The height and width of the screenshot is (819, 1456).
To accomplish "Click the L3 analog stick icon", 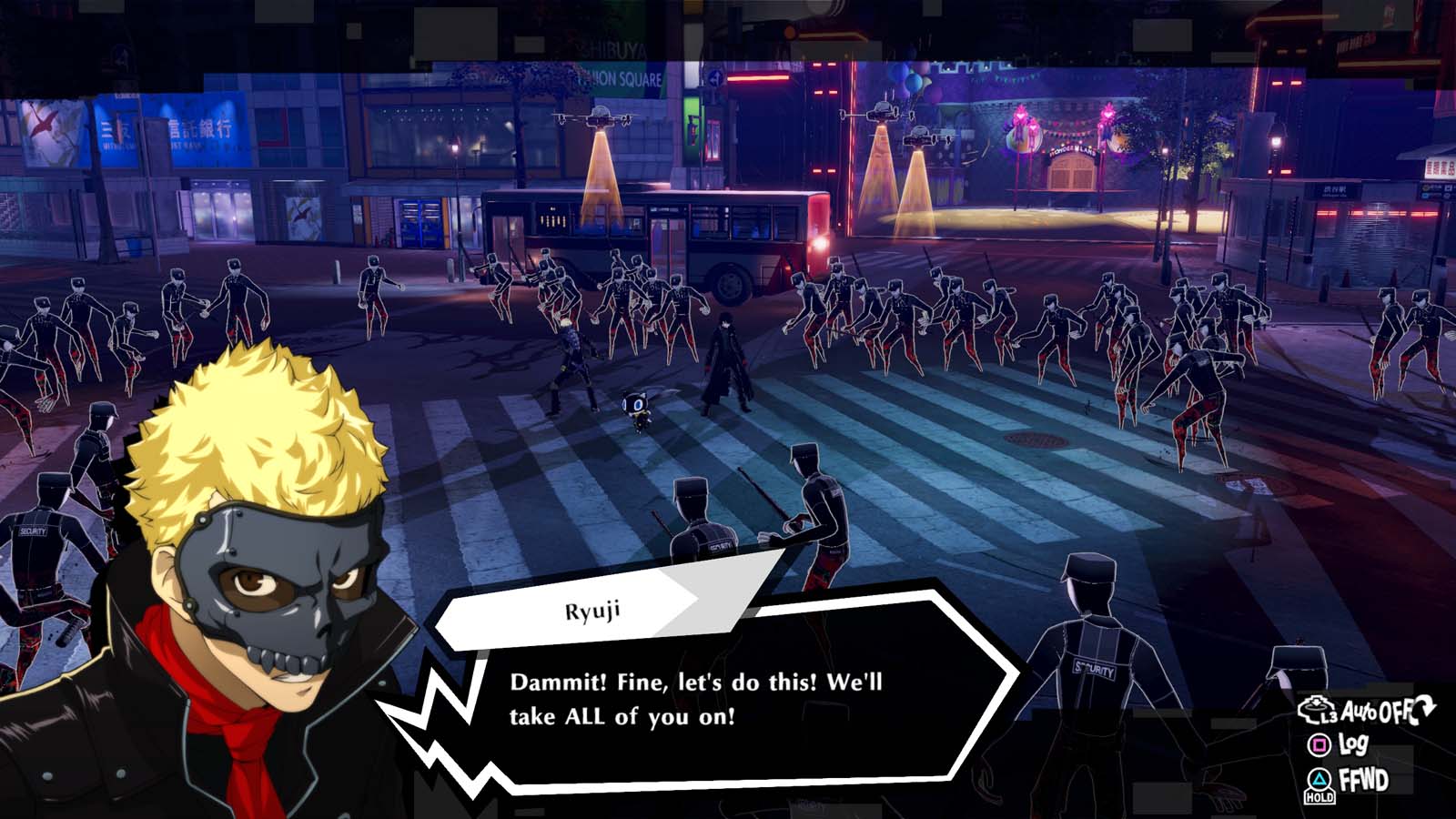I will (x=1316, y=709).
